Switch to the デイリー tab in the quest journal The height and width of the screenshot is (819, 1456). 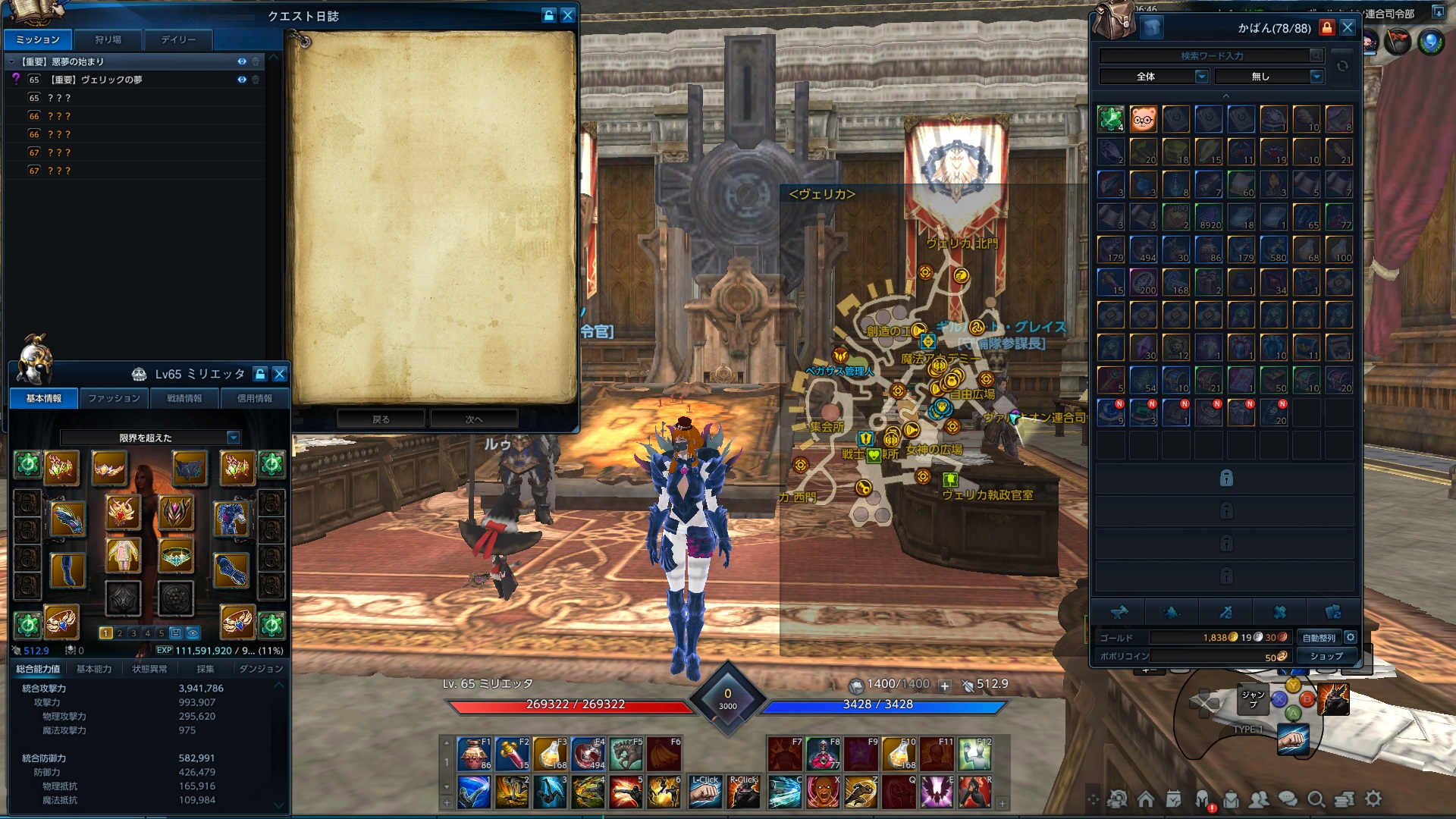179,40
